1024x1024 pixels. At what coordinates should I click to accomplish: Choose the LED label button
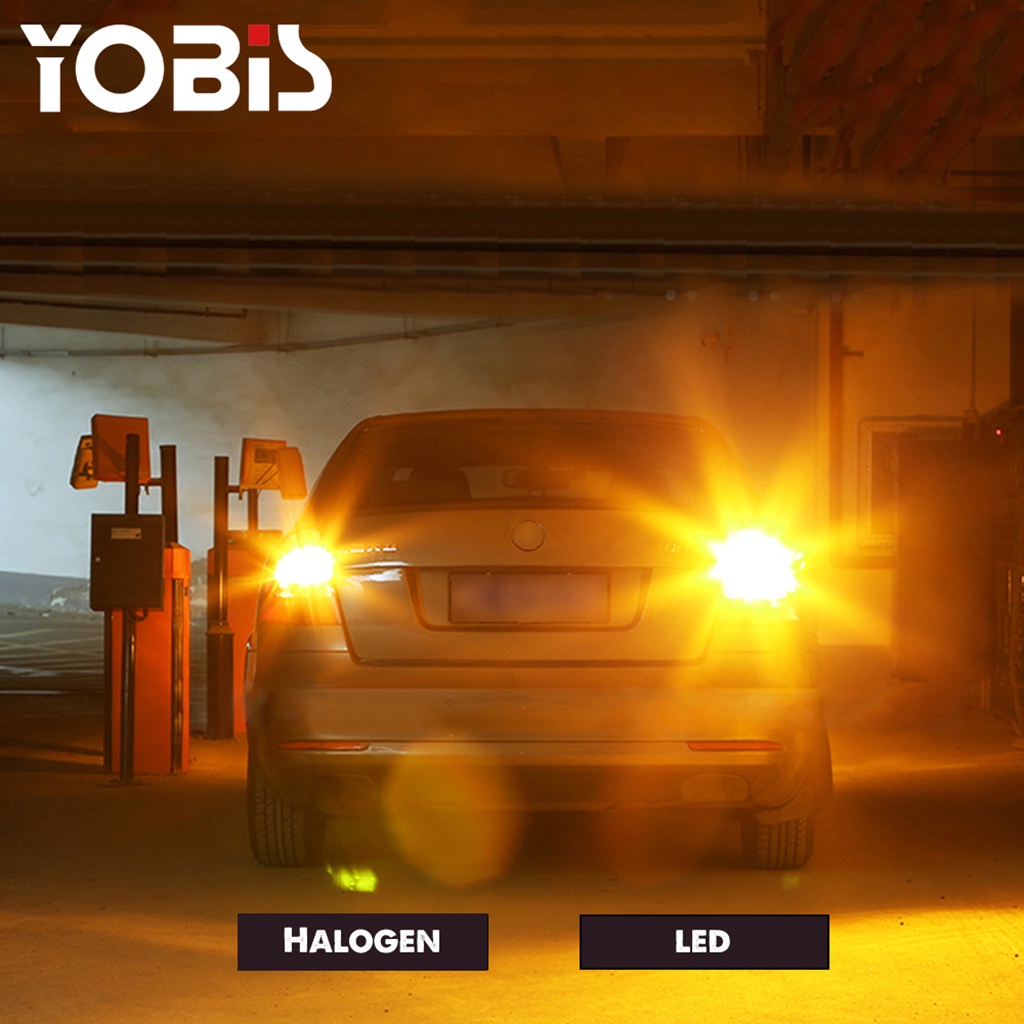click(x=704, y=942)
